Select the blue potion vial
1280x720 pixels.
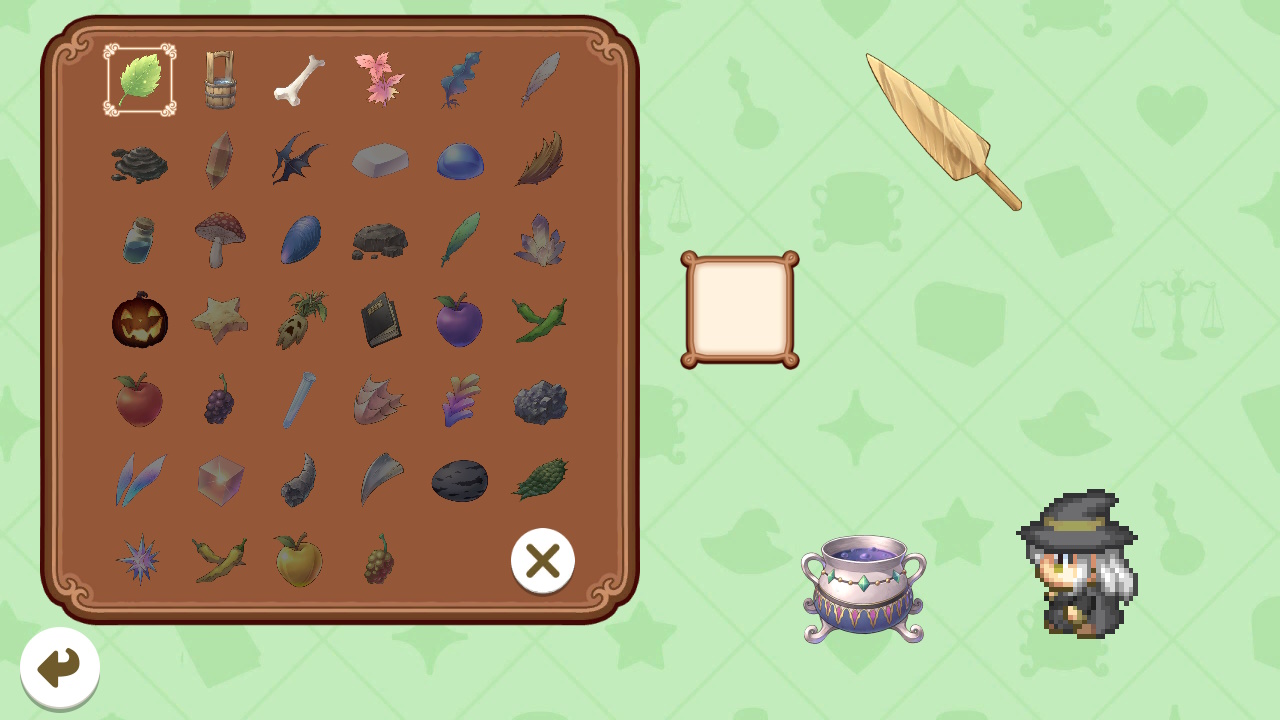[139, 240]
